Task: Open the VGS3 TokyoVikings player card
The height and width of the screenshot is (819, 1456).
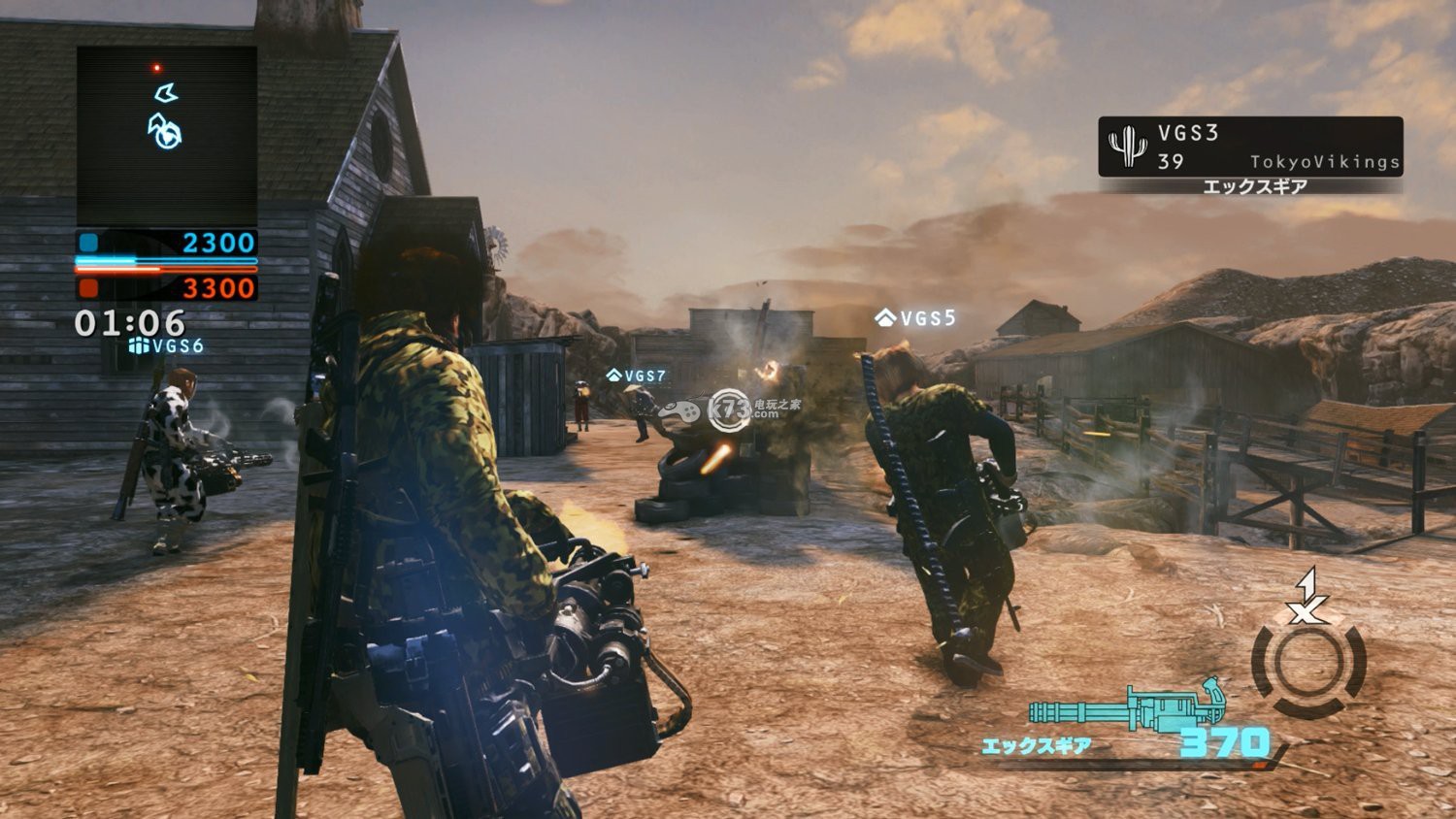Action: (x=1250, y=147)
